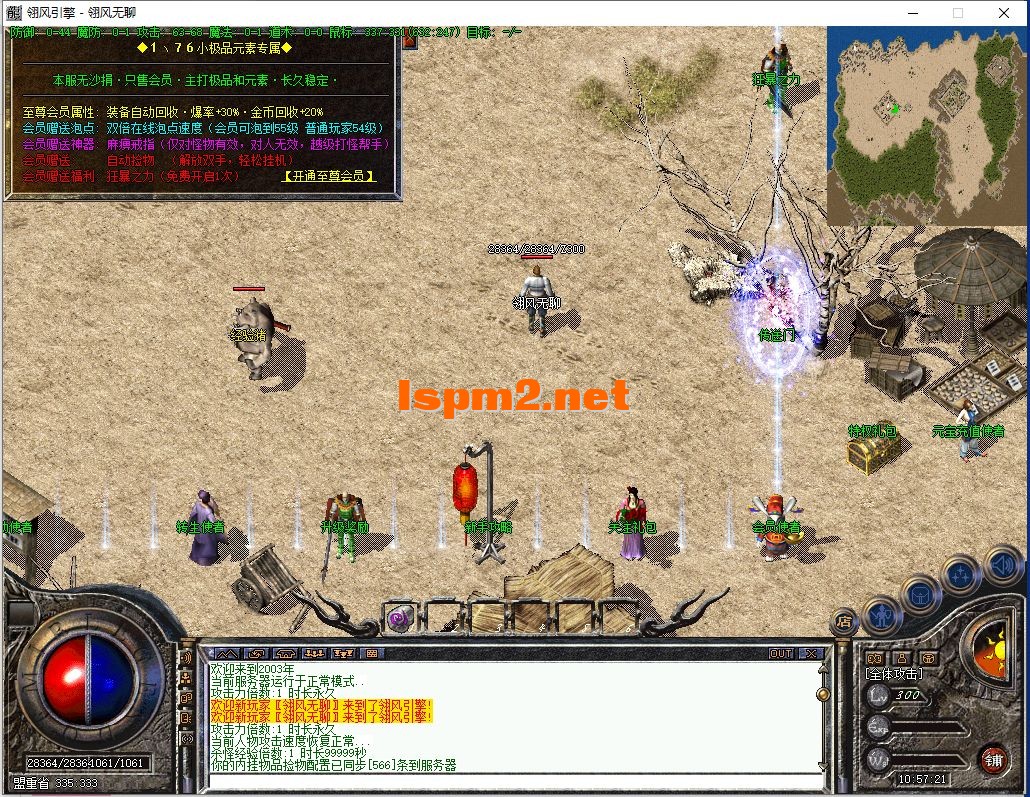Screen dimensions: 1030x797
Task: Minimize the game window
Action: point(912,13)
